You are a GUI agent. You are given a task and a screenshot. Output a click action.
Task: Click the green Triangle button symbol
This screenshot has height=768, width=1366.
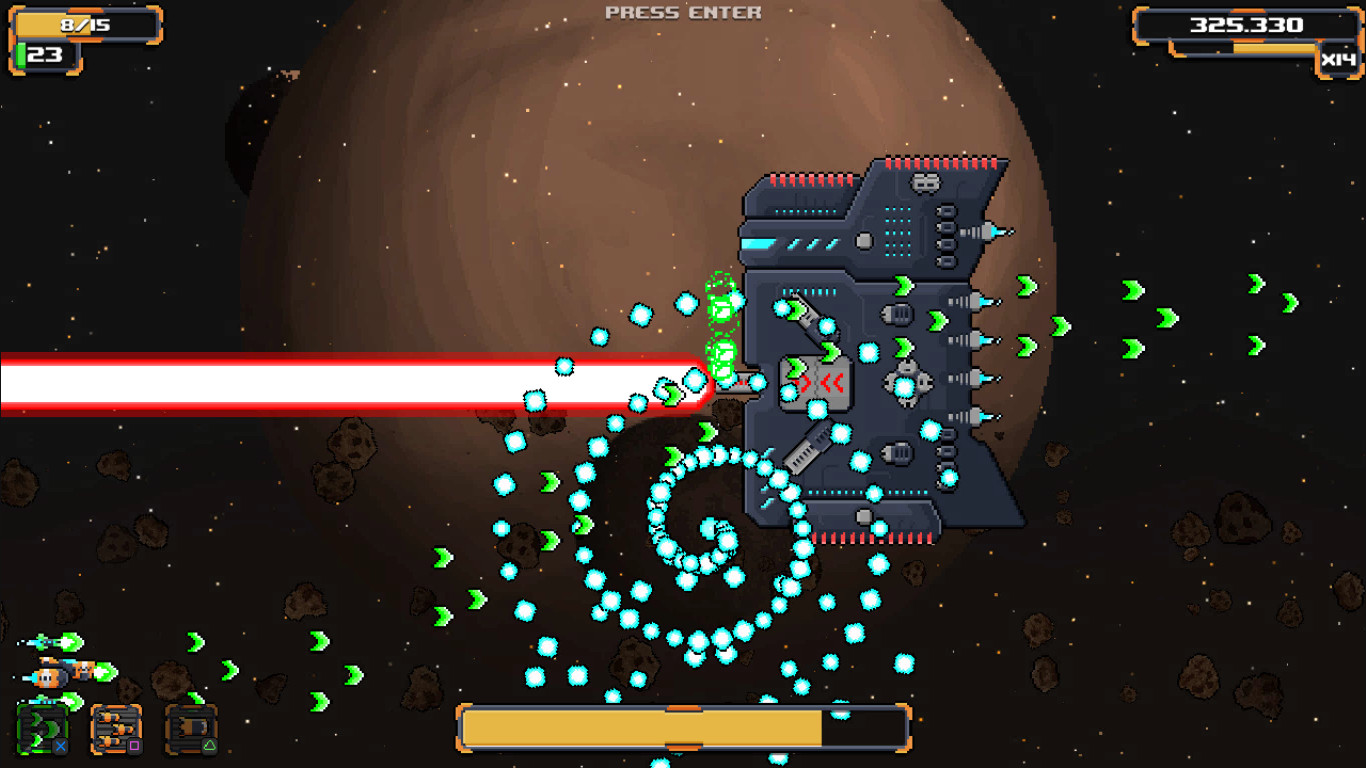coord(209,745)
